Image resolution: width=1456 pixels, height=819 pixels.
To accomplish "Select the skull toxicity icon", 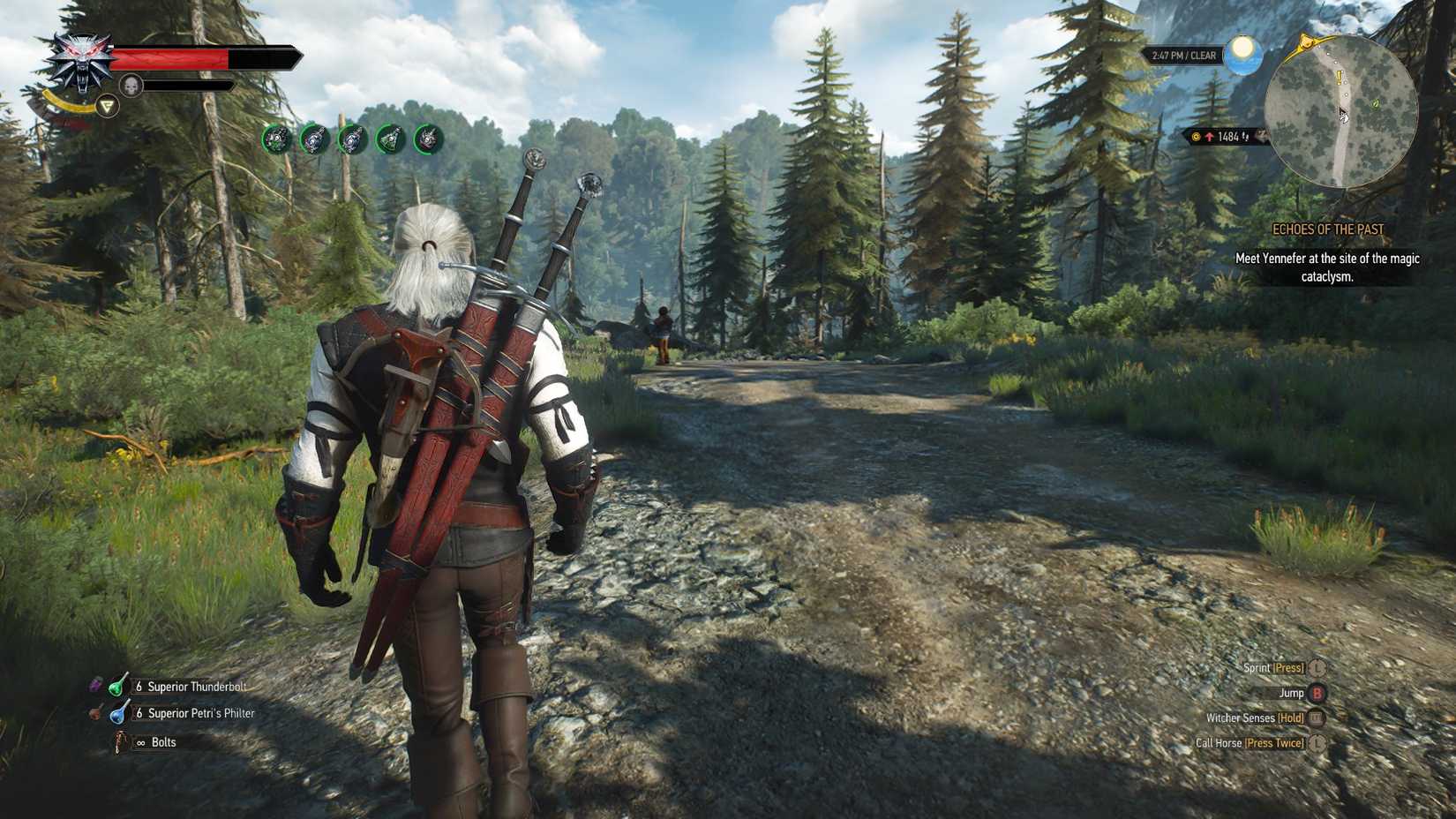I will point(131,86).
